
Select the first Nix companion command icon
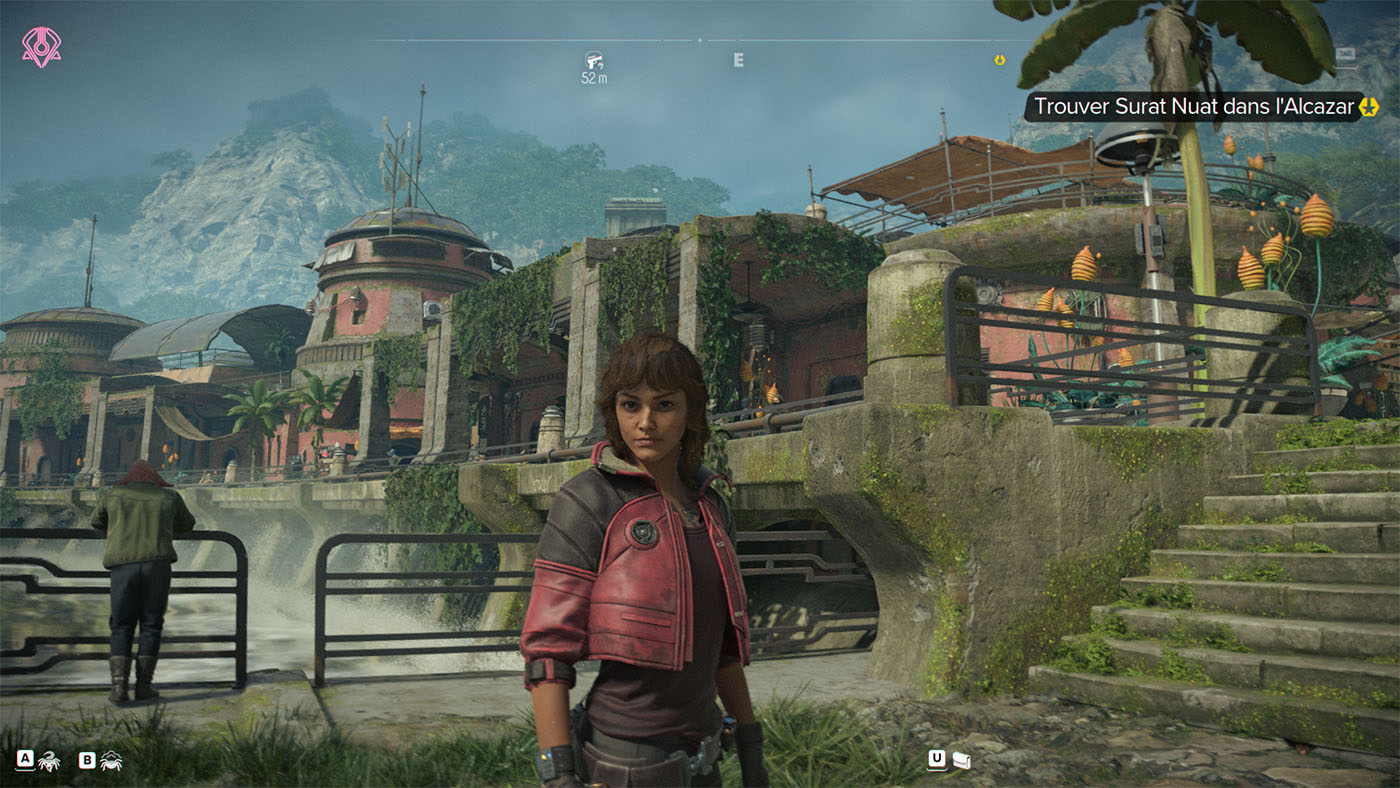[x=48, y=761]
